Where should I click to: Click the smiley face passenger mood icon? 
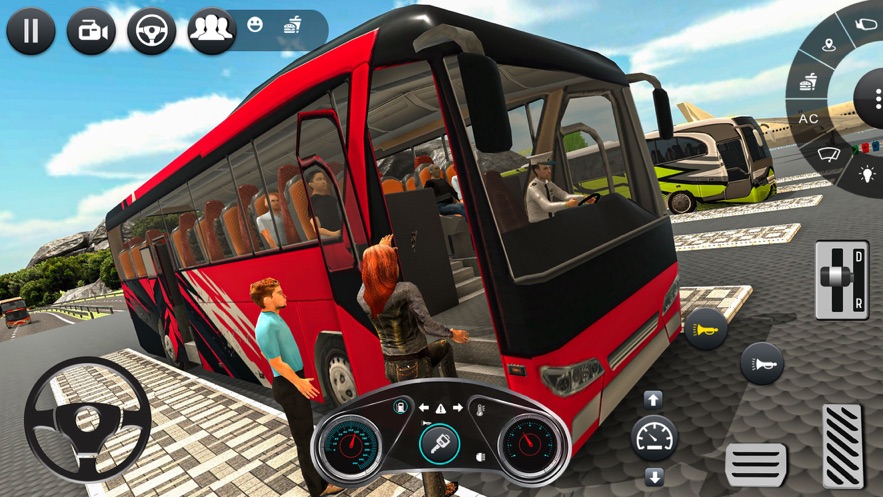click(255, 24)
